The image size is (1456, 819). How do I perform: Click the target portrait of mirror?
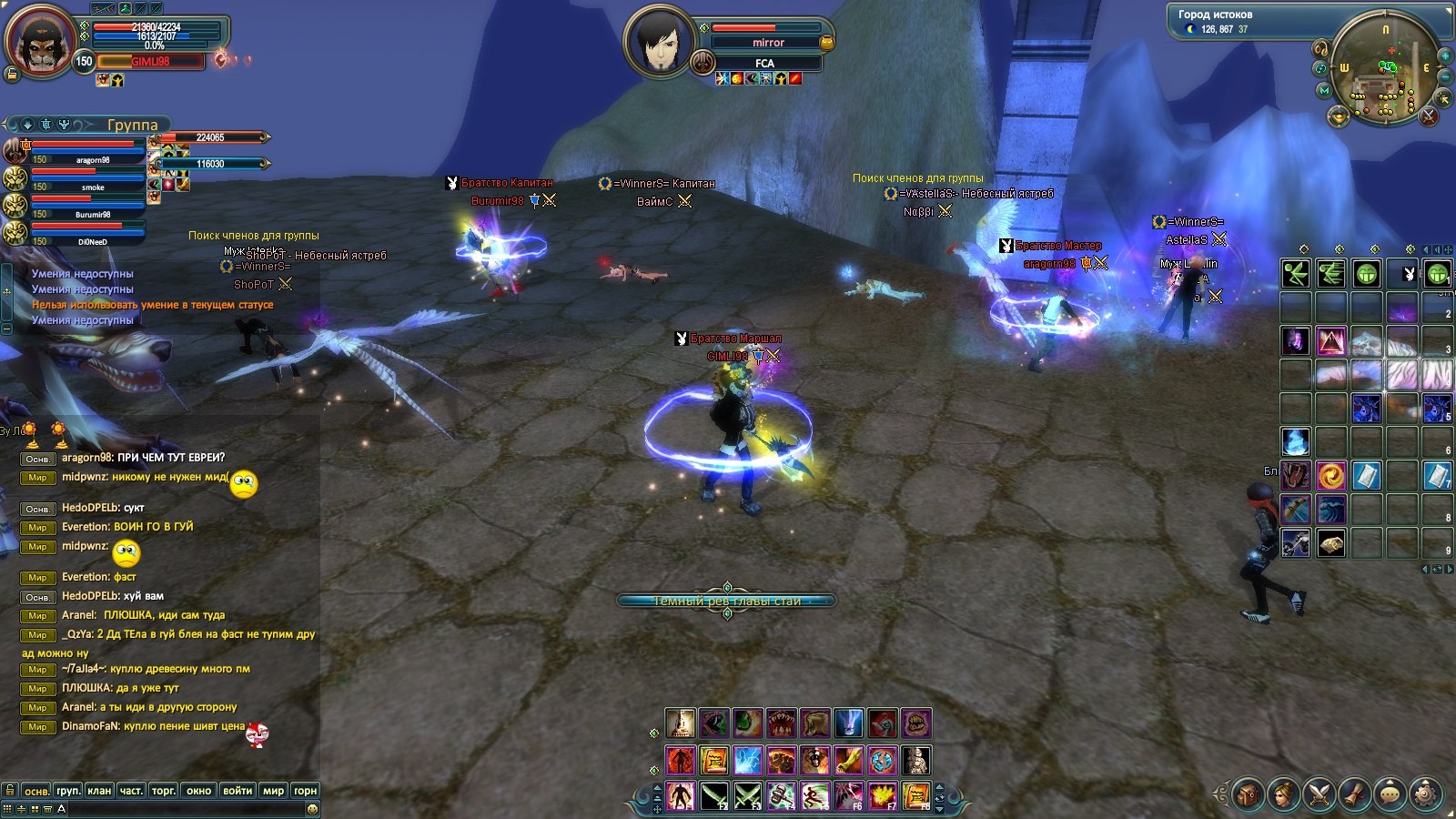click(x=660, y=41)
